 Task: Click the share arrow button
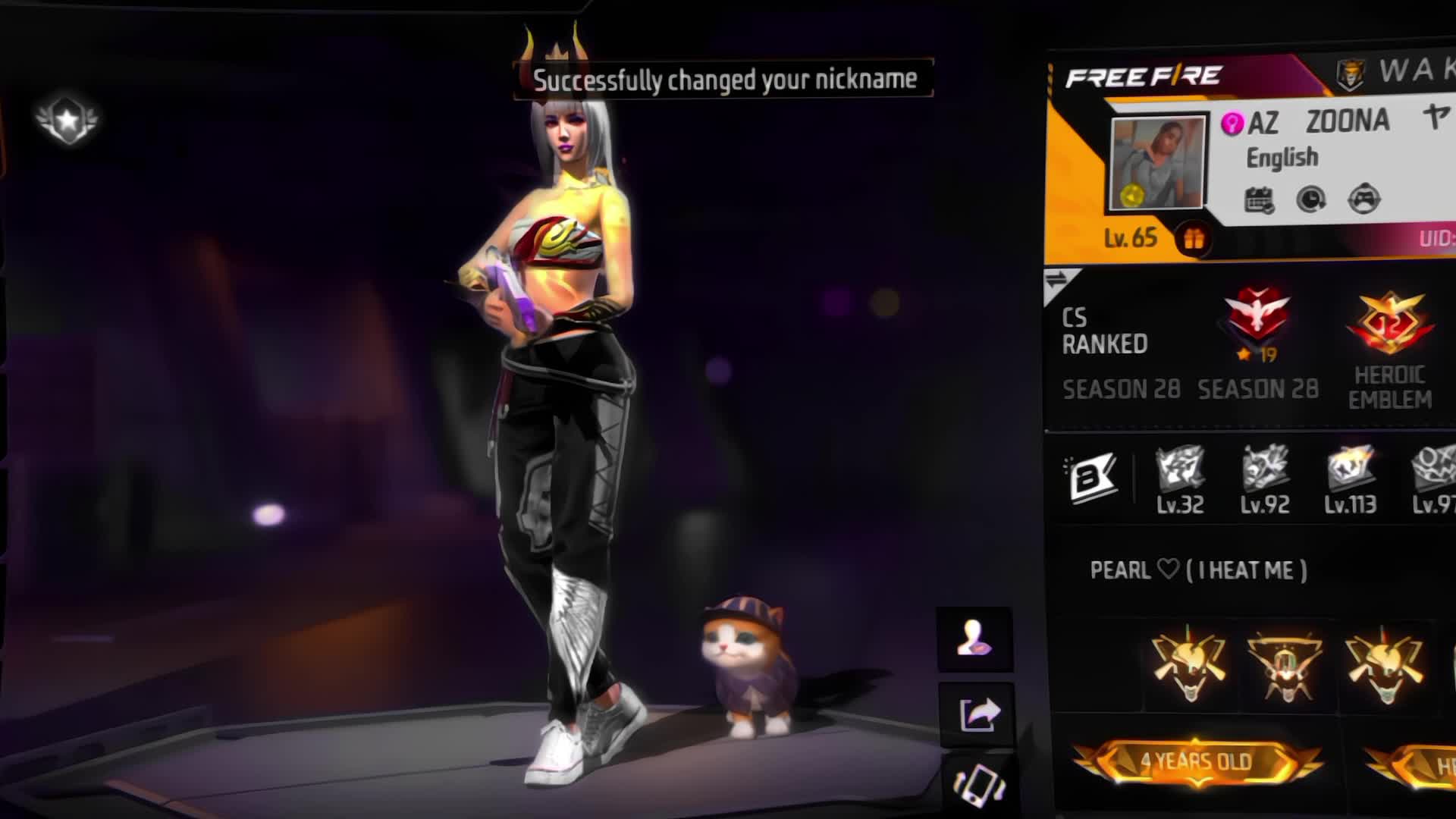click(977, 714)
